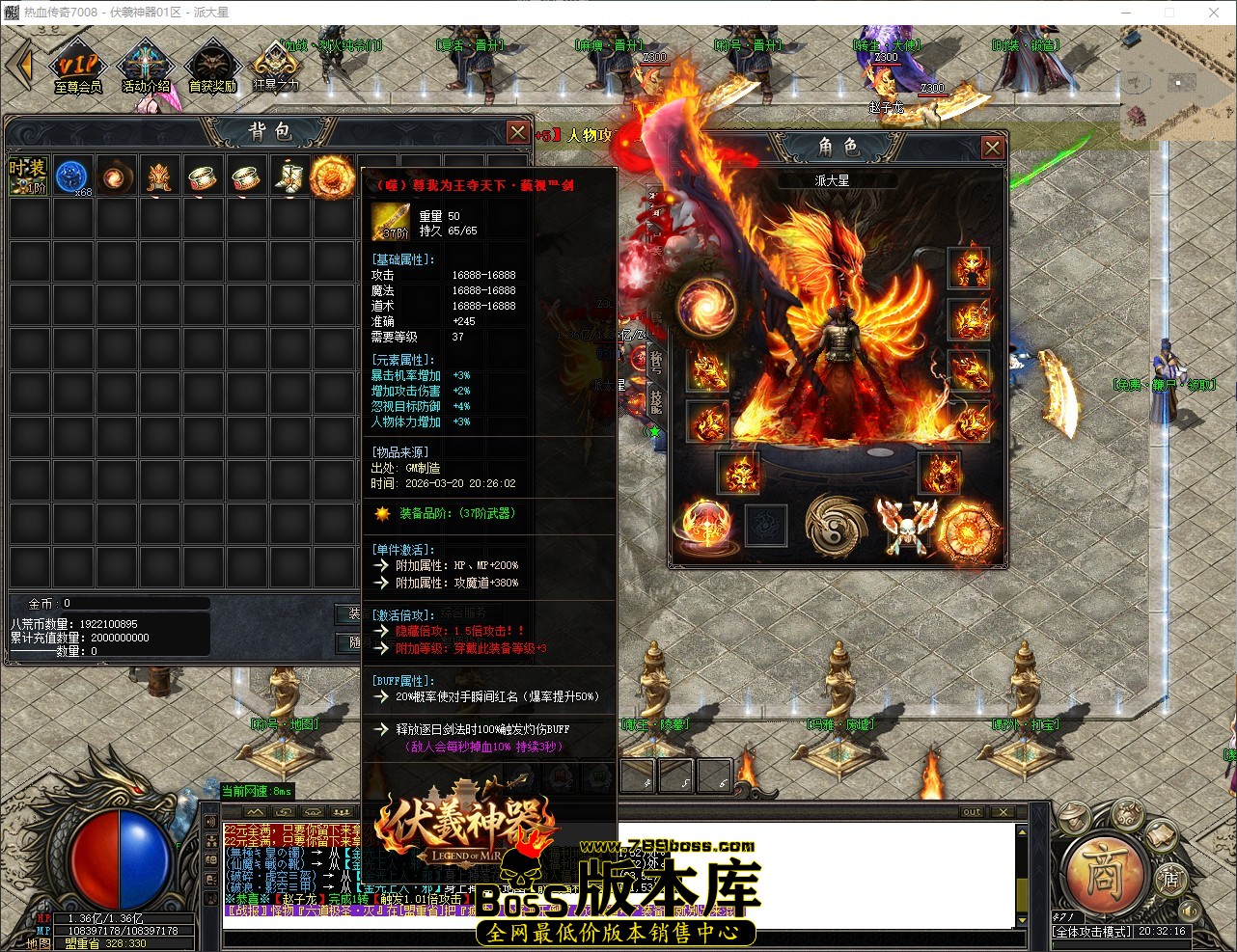
Task: Open the 店 in-game shop icon
Action: pos(1172,881)
